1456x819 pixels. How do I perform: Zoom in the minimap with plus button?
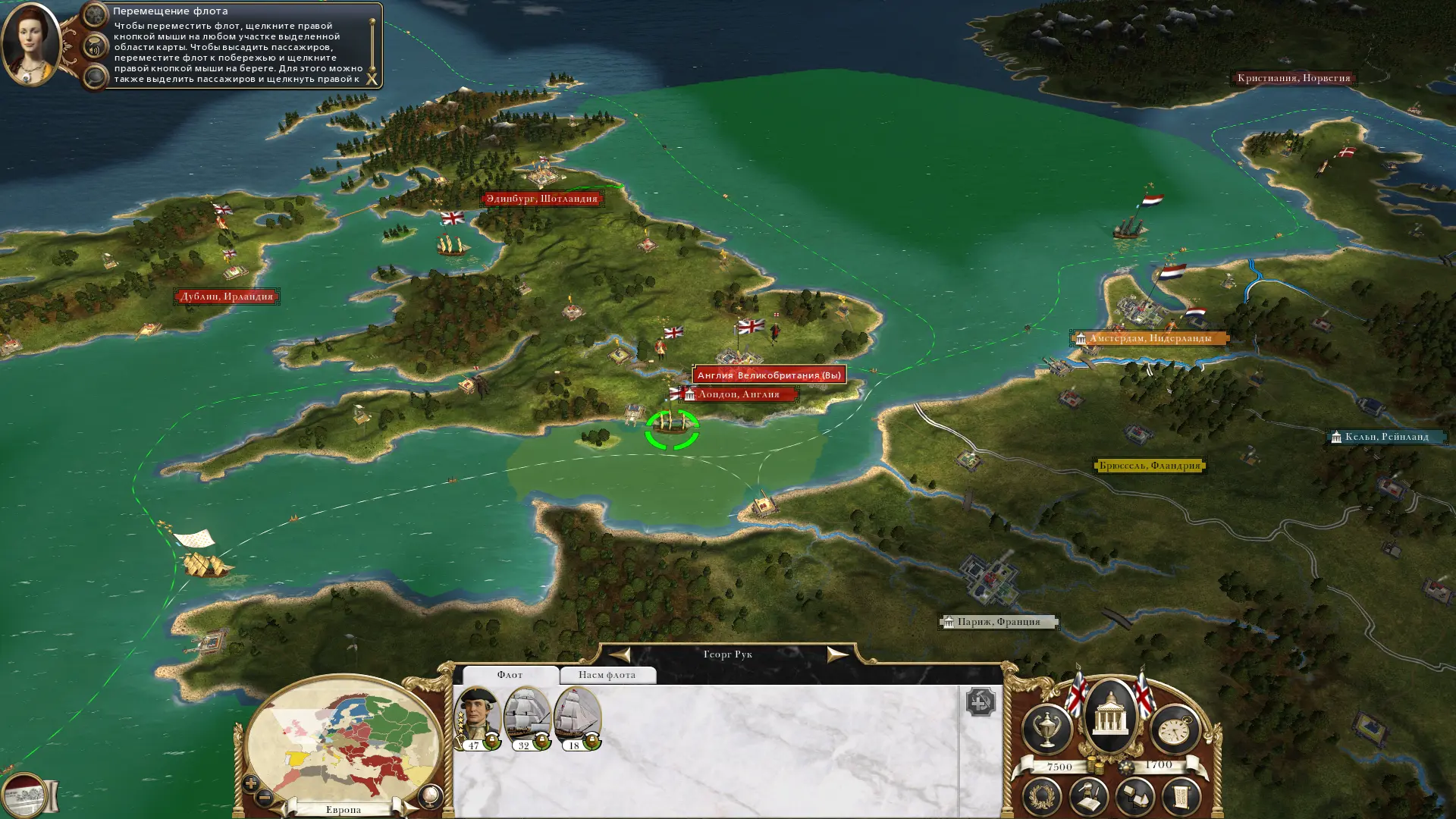tap(251, 783)
